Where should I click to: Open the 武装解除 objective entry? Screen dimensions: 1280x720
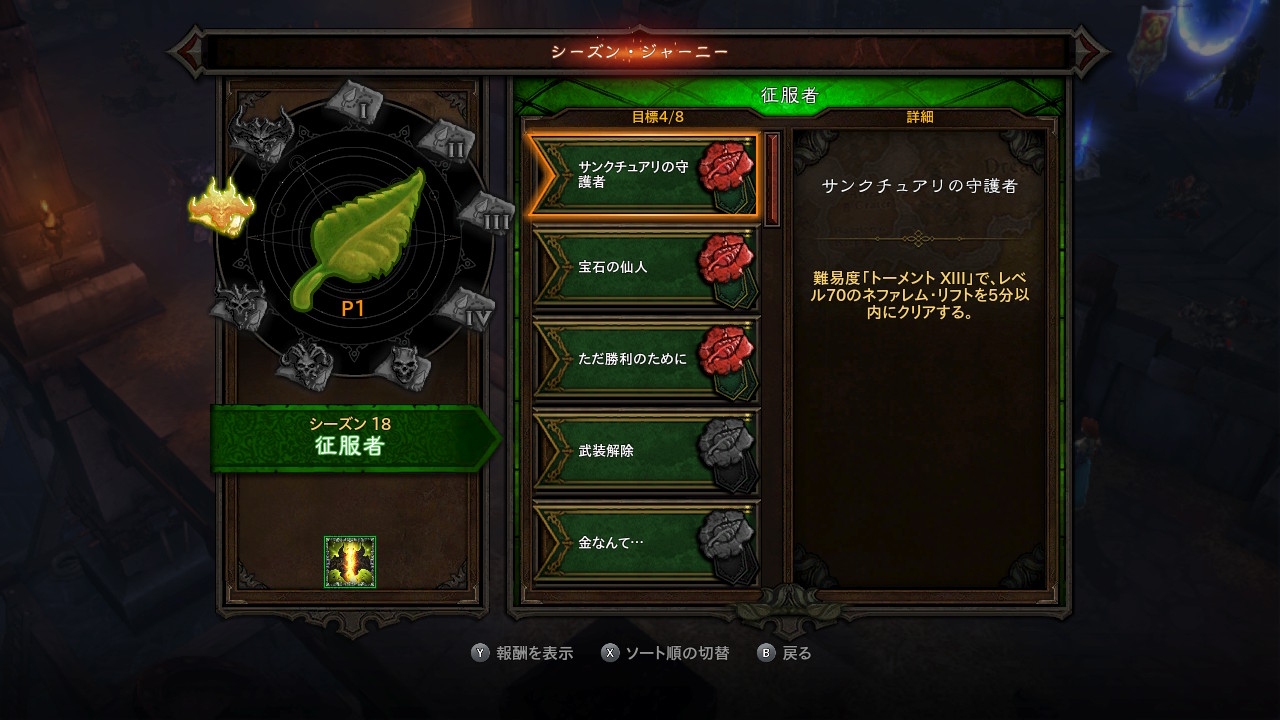[x=642, y=450]
